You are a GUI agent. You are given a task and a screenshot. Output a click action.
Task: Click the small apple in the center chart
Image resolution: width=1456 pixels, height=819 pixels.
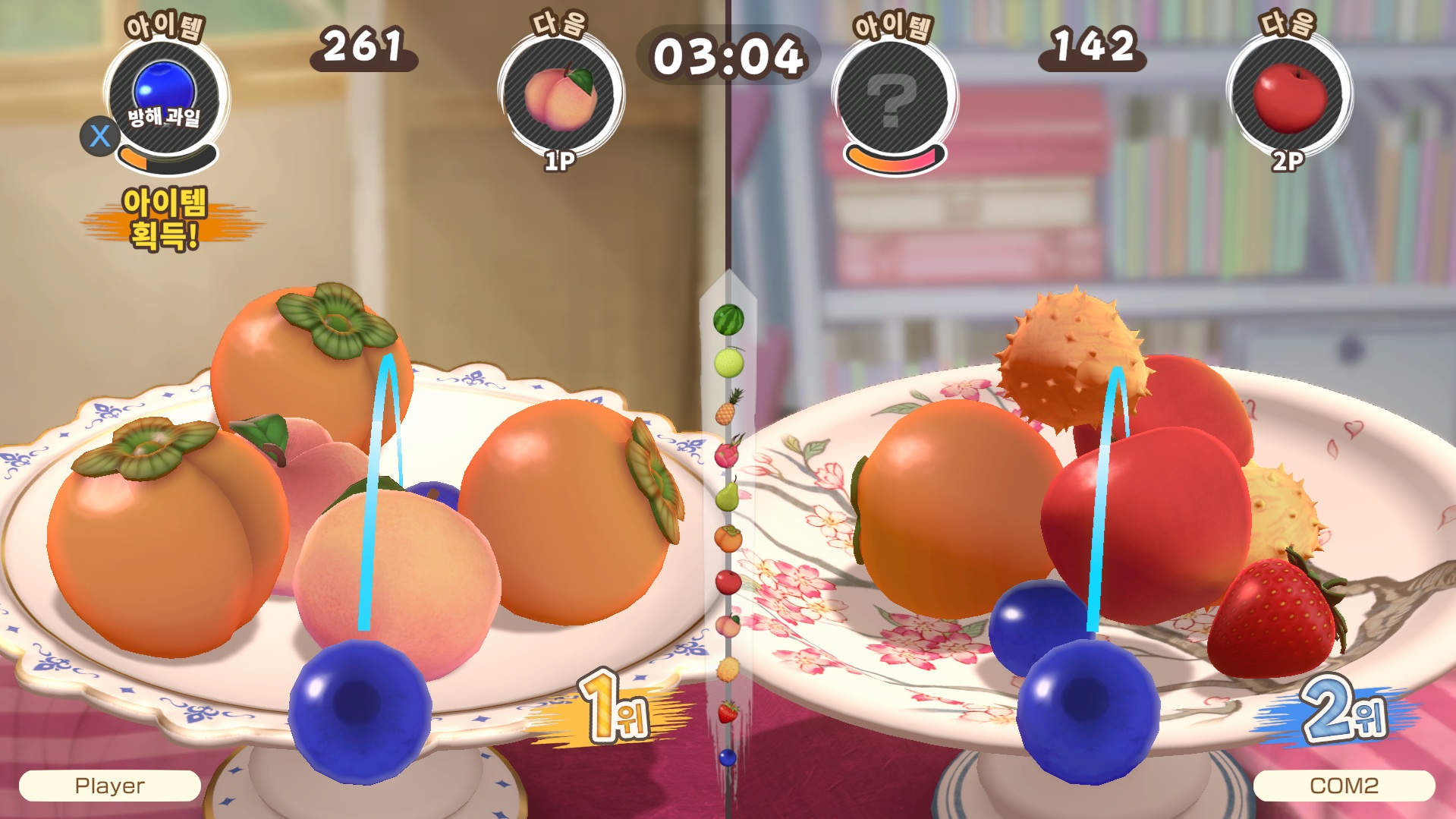(x=728, y=582)
